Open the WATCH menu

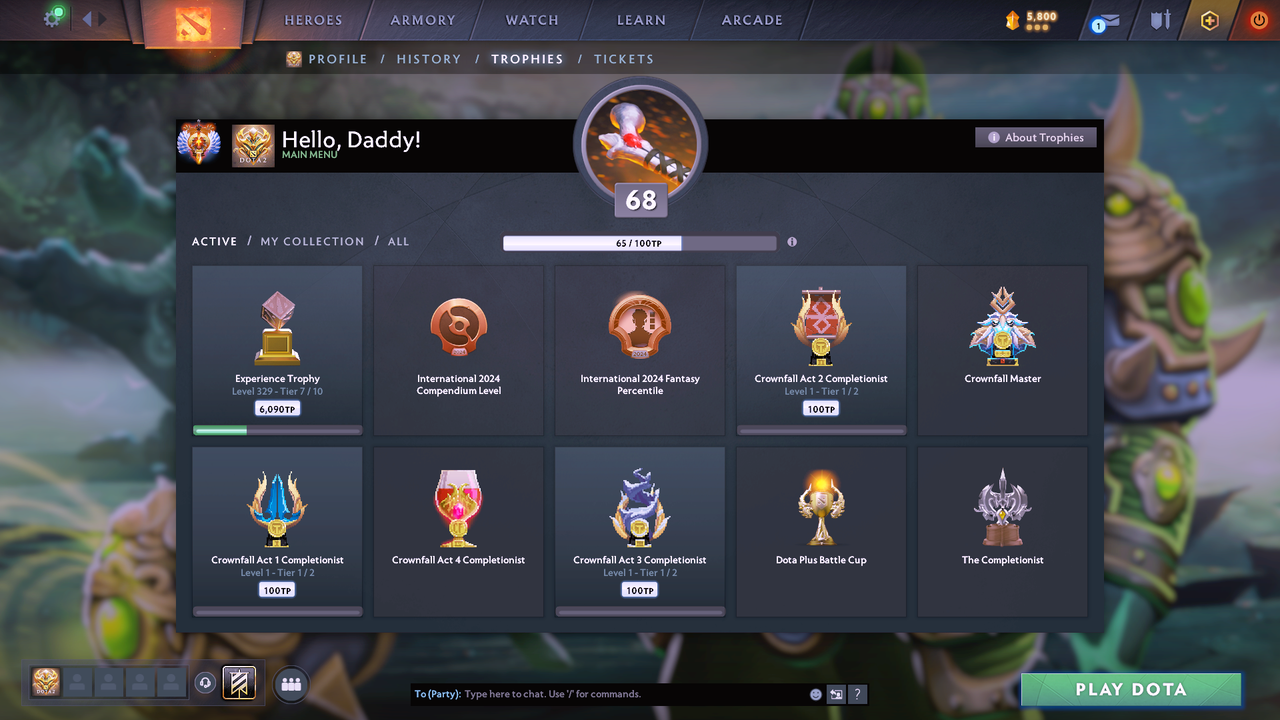pyautogui.click(x=531, y=19)
